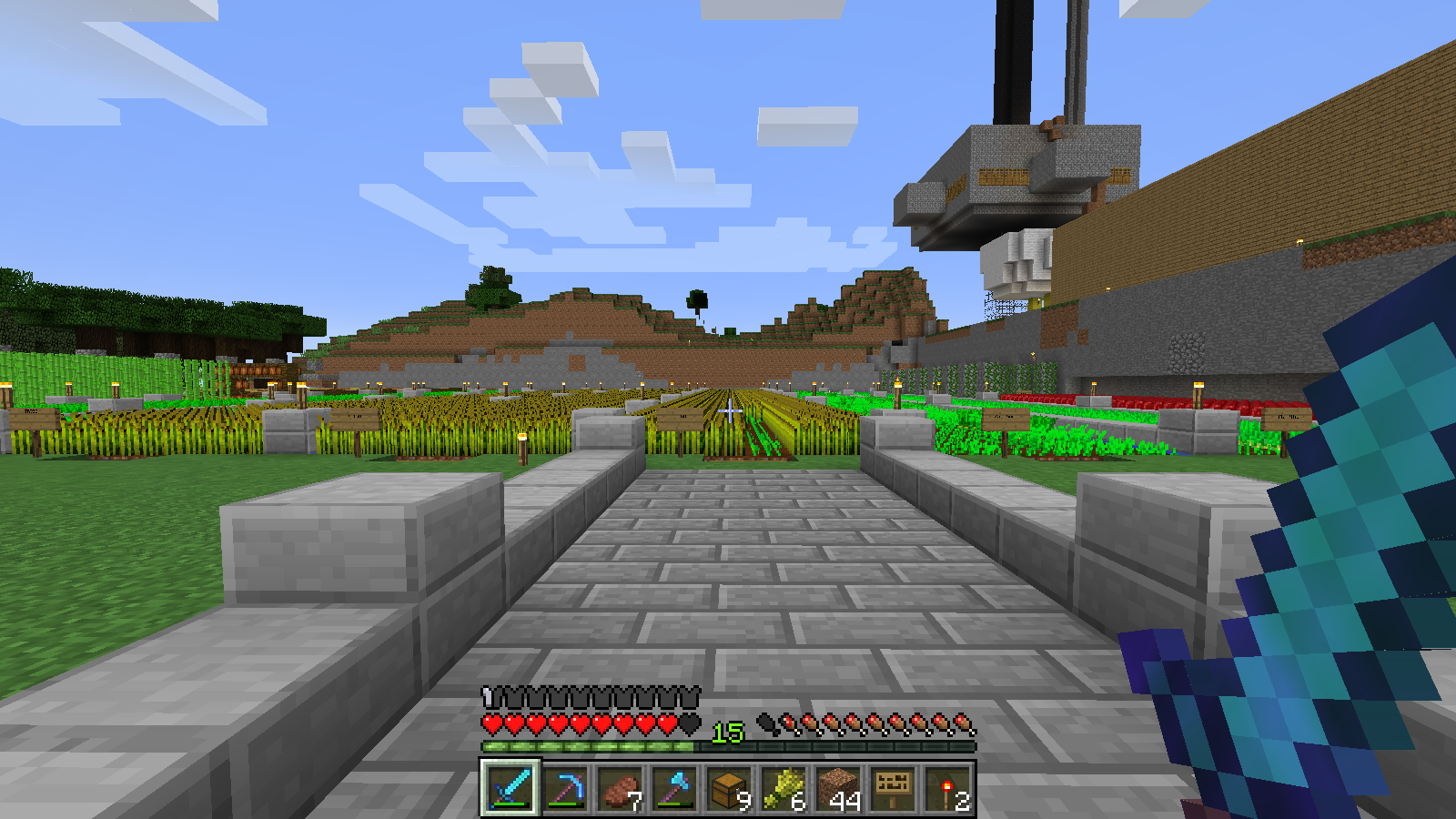
Task: Pick the chest stack of 9
Action: (x=729, y=788)
